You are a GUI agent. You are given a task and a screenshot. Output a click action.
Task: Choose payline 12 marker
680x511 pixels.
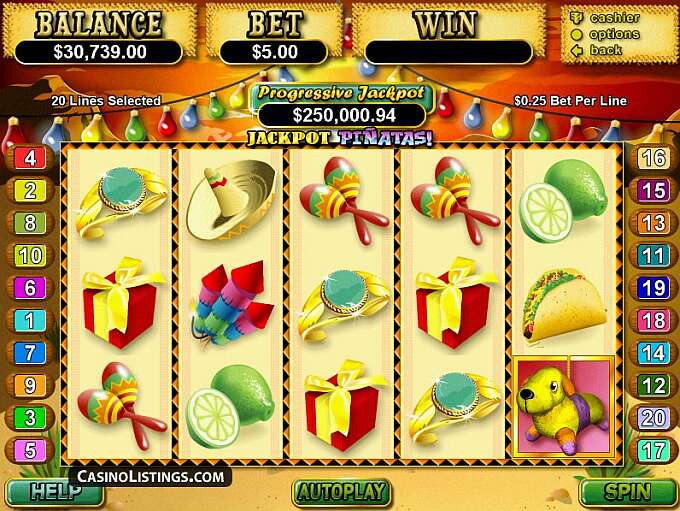(x=652, y=386)
